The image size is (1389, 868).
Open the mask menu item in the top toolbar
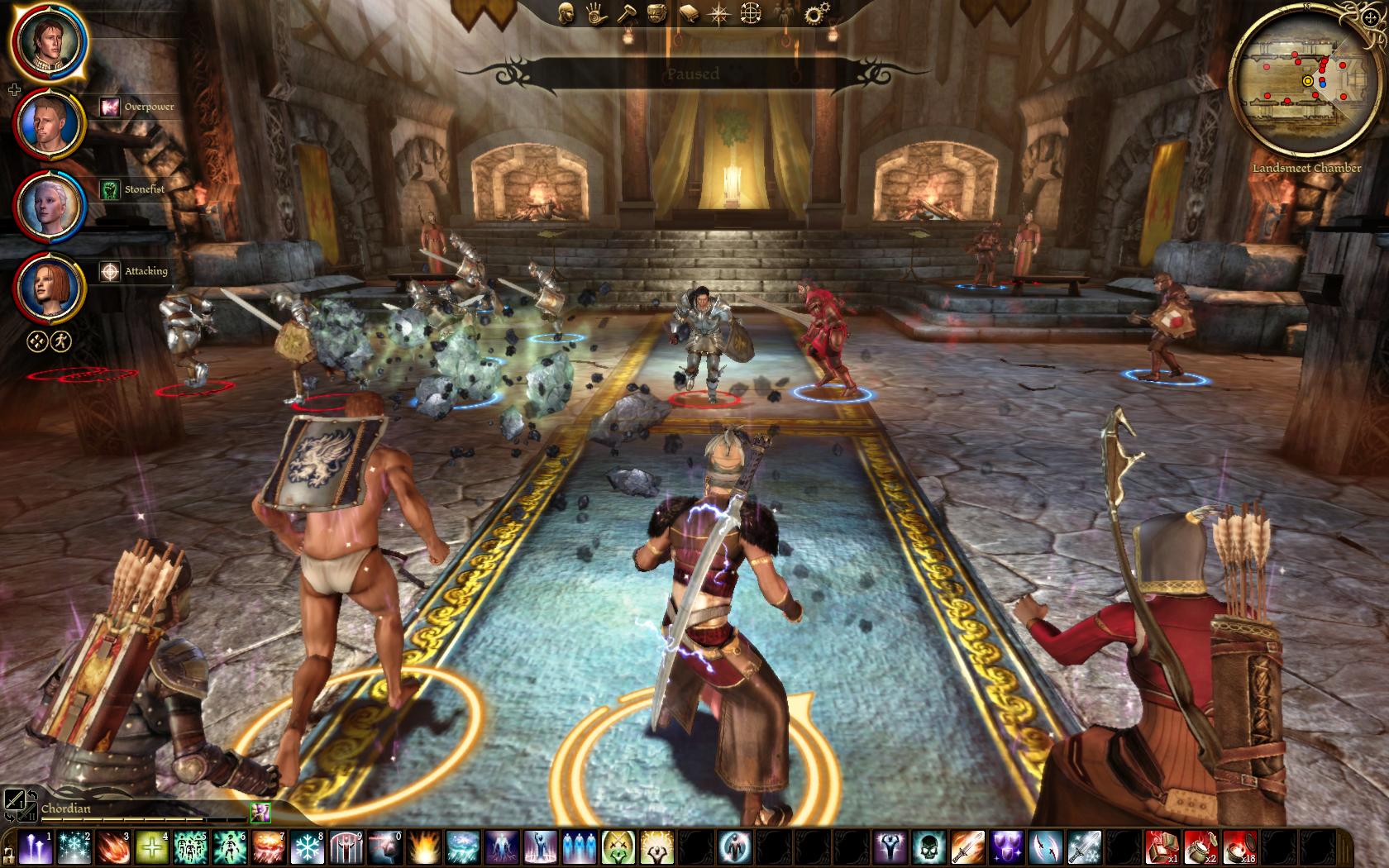pyautogui.click(x=656, y=13)
